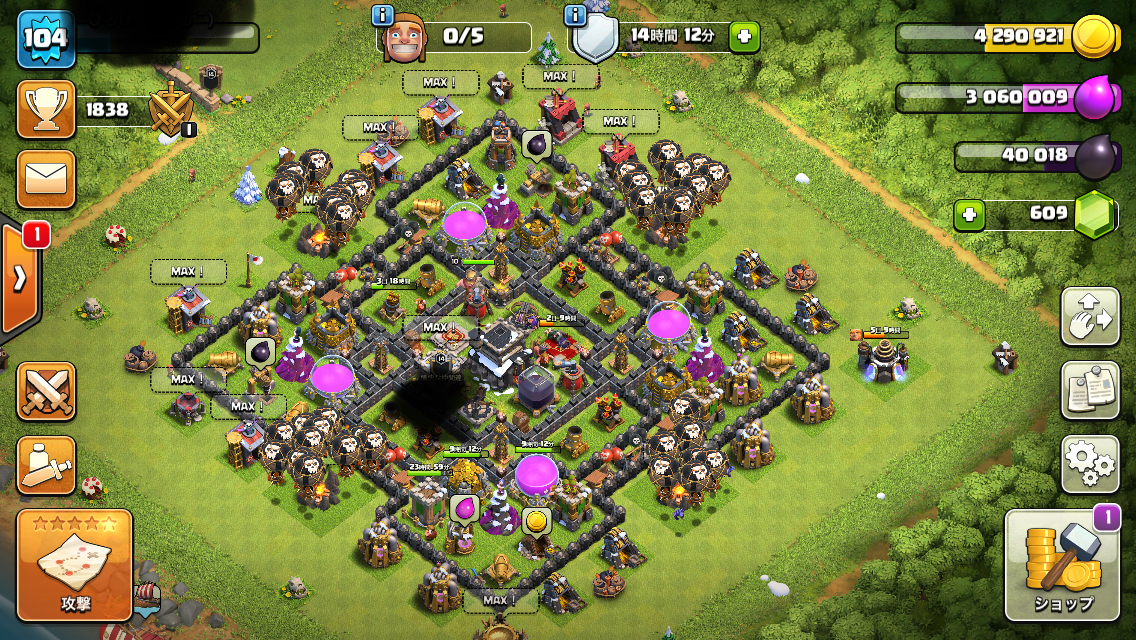Collect dark elixir from the black droplet bubble

[537, 146]
